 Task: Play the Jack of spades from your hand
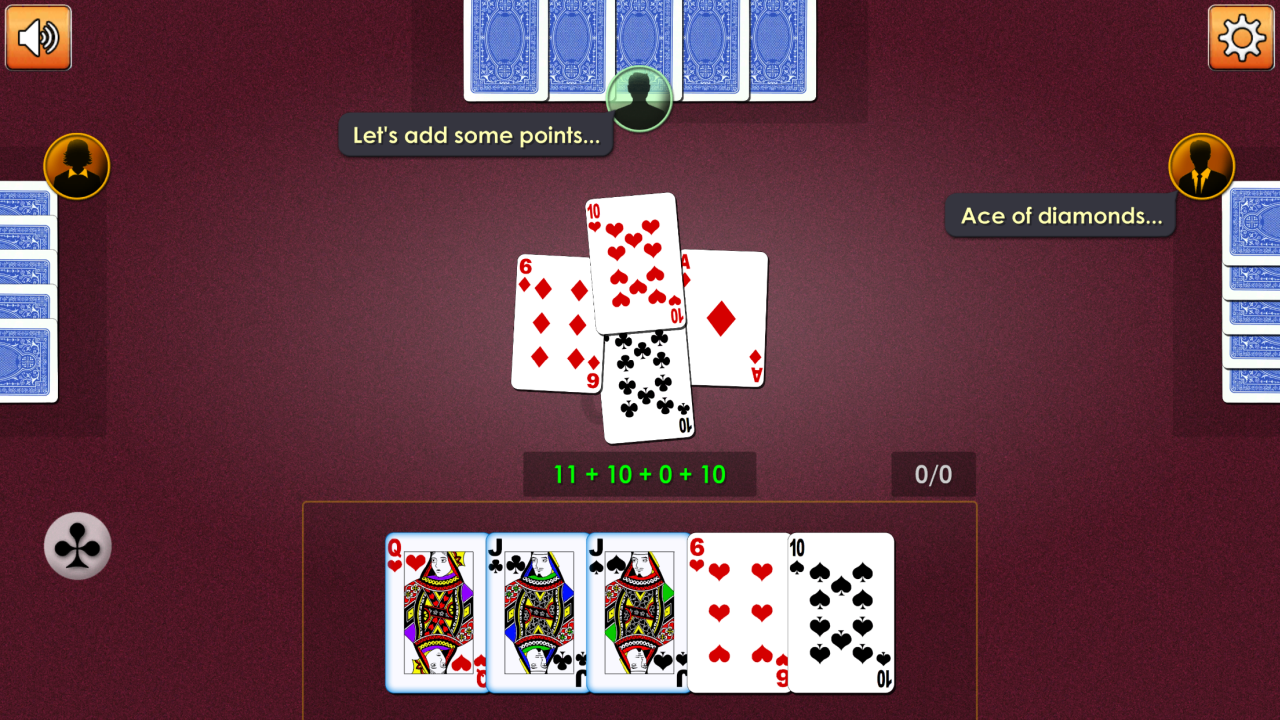click(633, 613)
